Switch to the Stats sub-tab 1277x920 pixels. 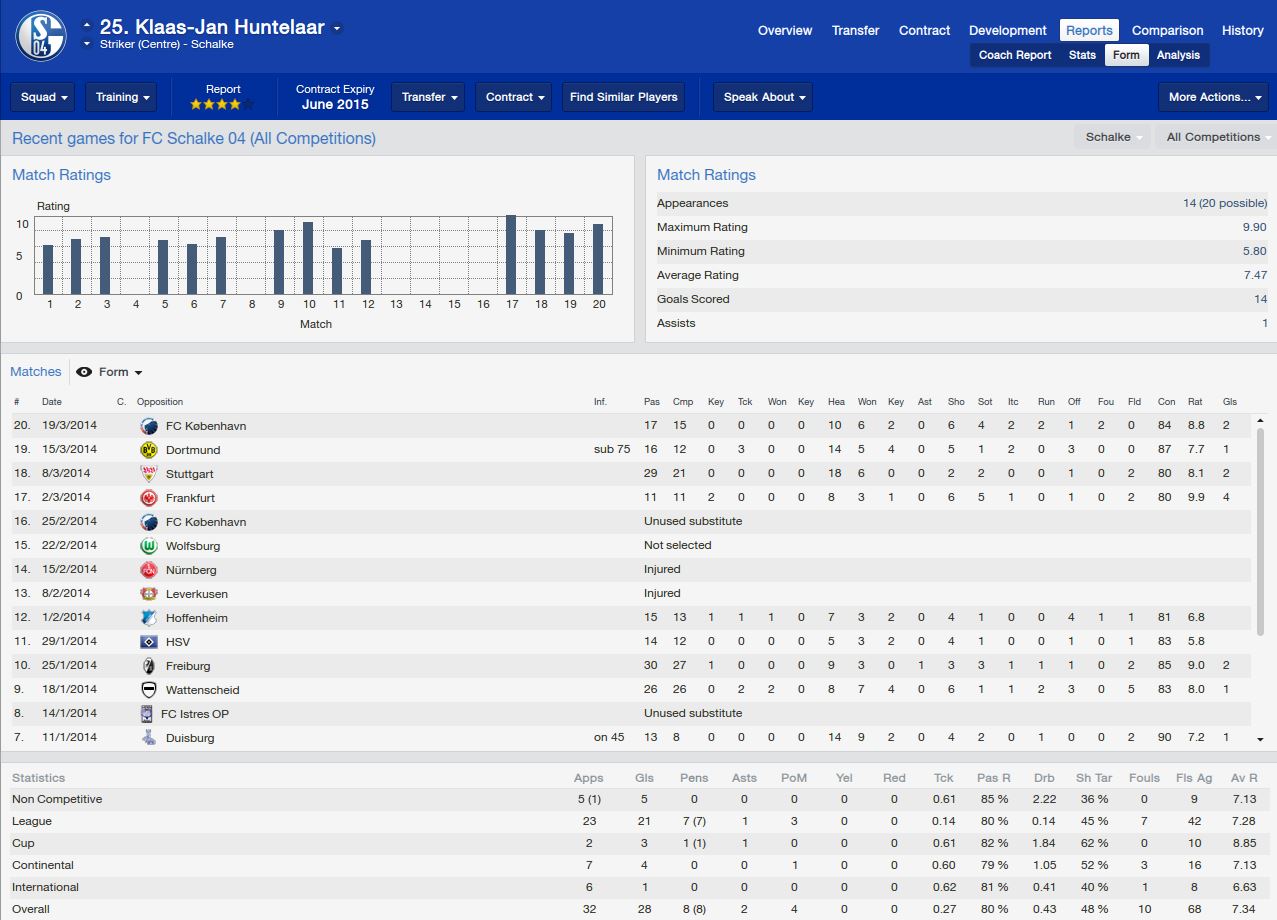1082,55
